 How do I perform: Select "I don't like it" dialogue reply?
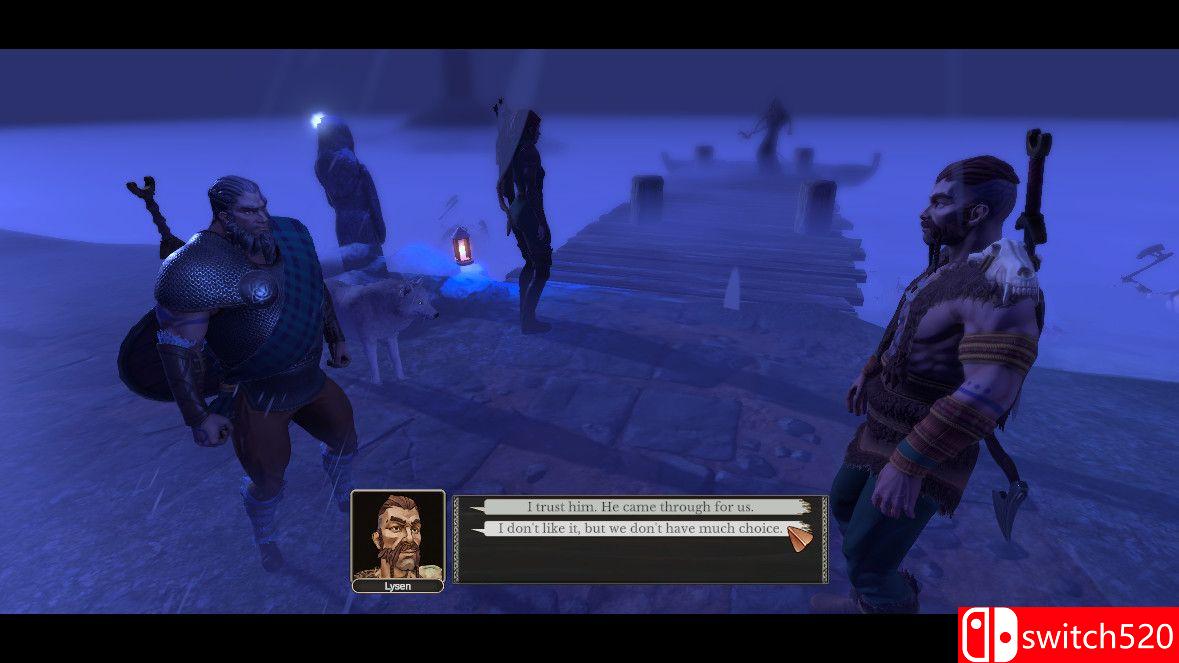pos(640,528)
